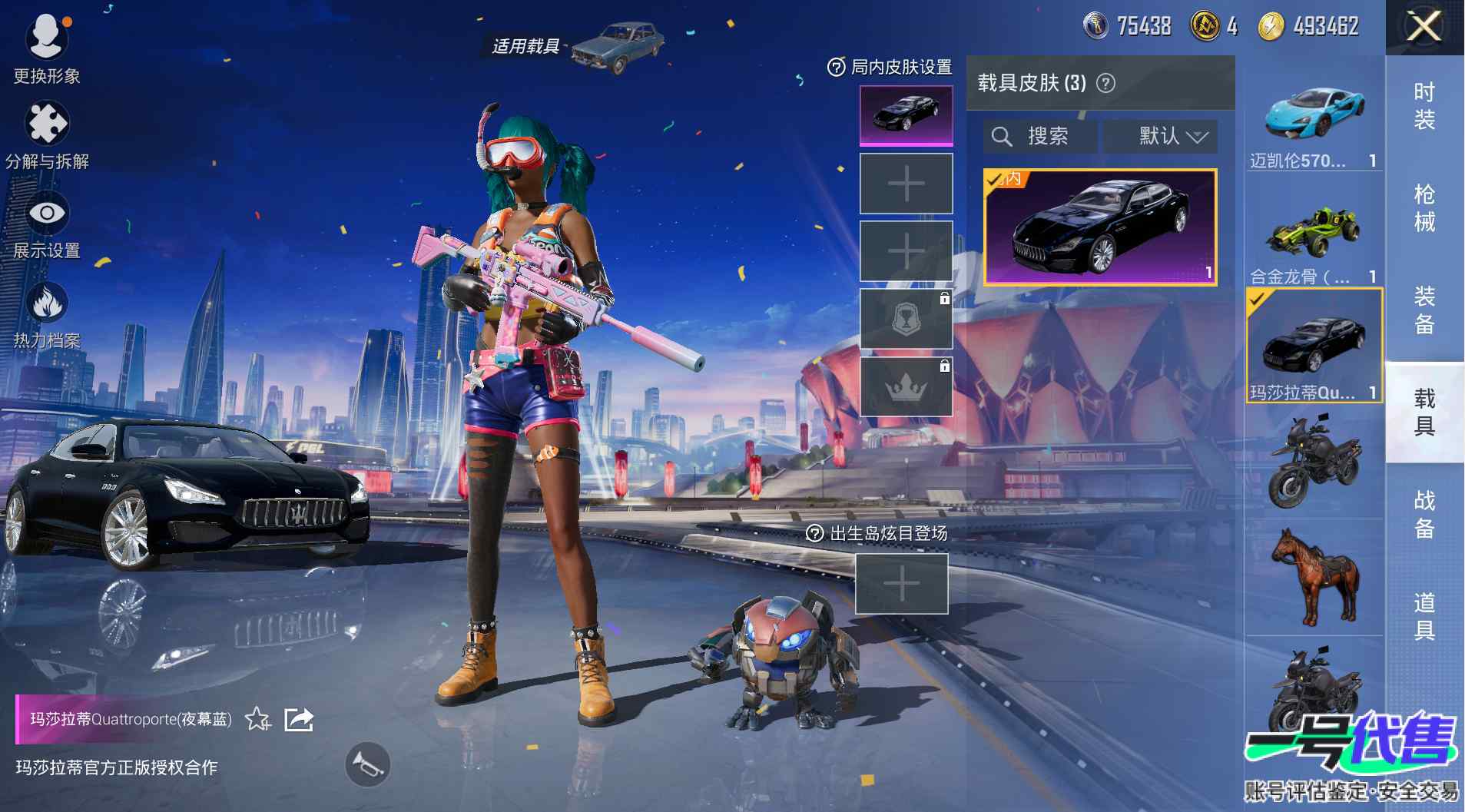Open 分解与拆解 dismantle menu
Screen dimensions: 1465x812
(47, 135)
